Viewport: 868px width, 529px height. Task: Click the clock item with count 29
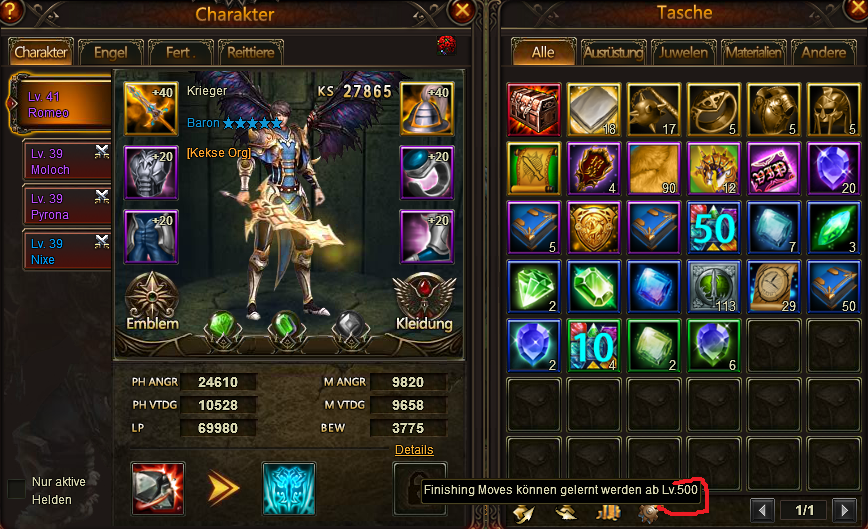(x=773, y=286)
